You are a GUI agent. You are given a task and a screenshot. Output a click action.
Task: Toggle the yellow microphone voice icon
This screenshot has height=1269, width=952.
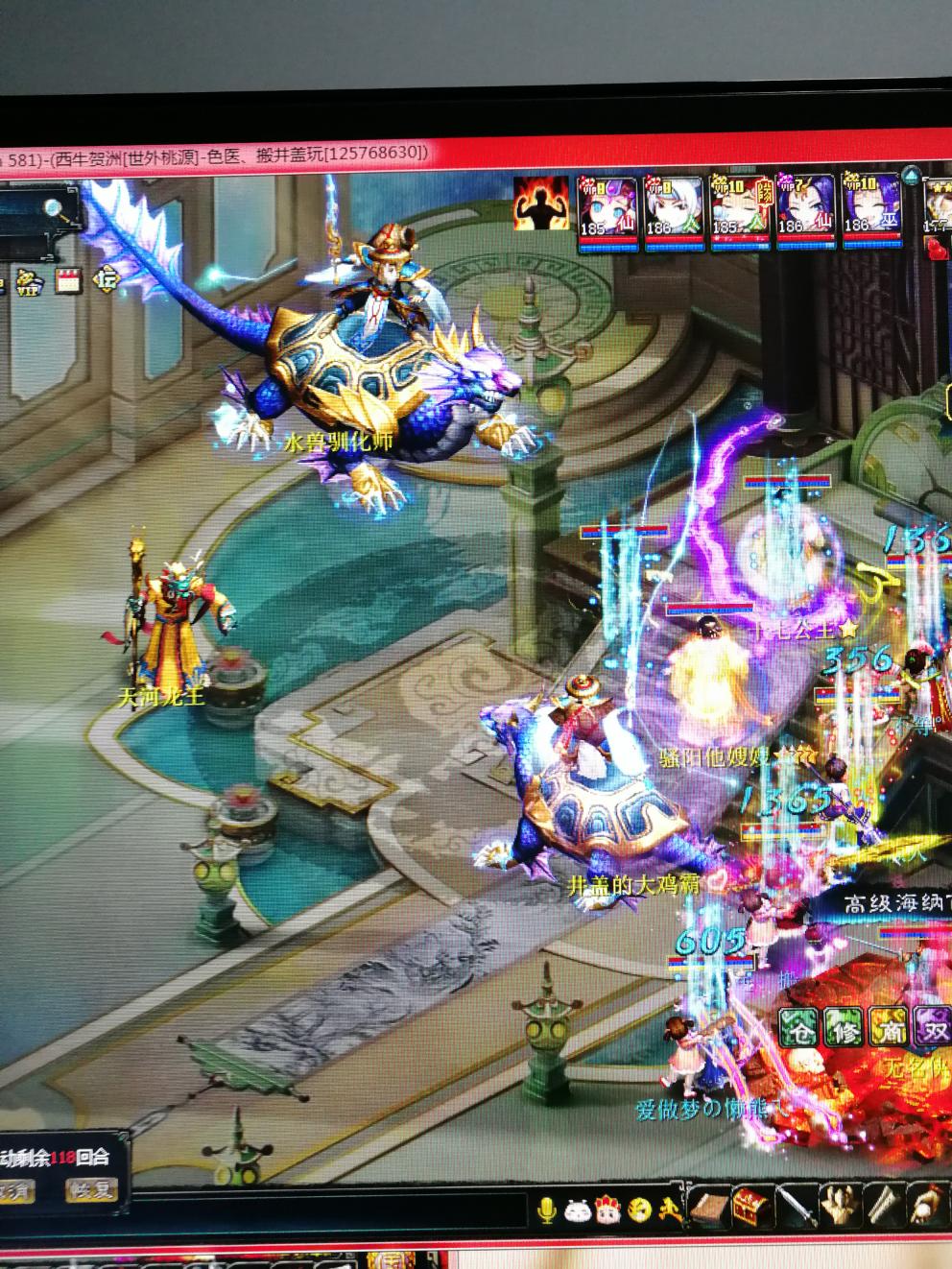[547, 1209]
